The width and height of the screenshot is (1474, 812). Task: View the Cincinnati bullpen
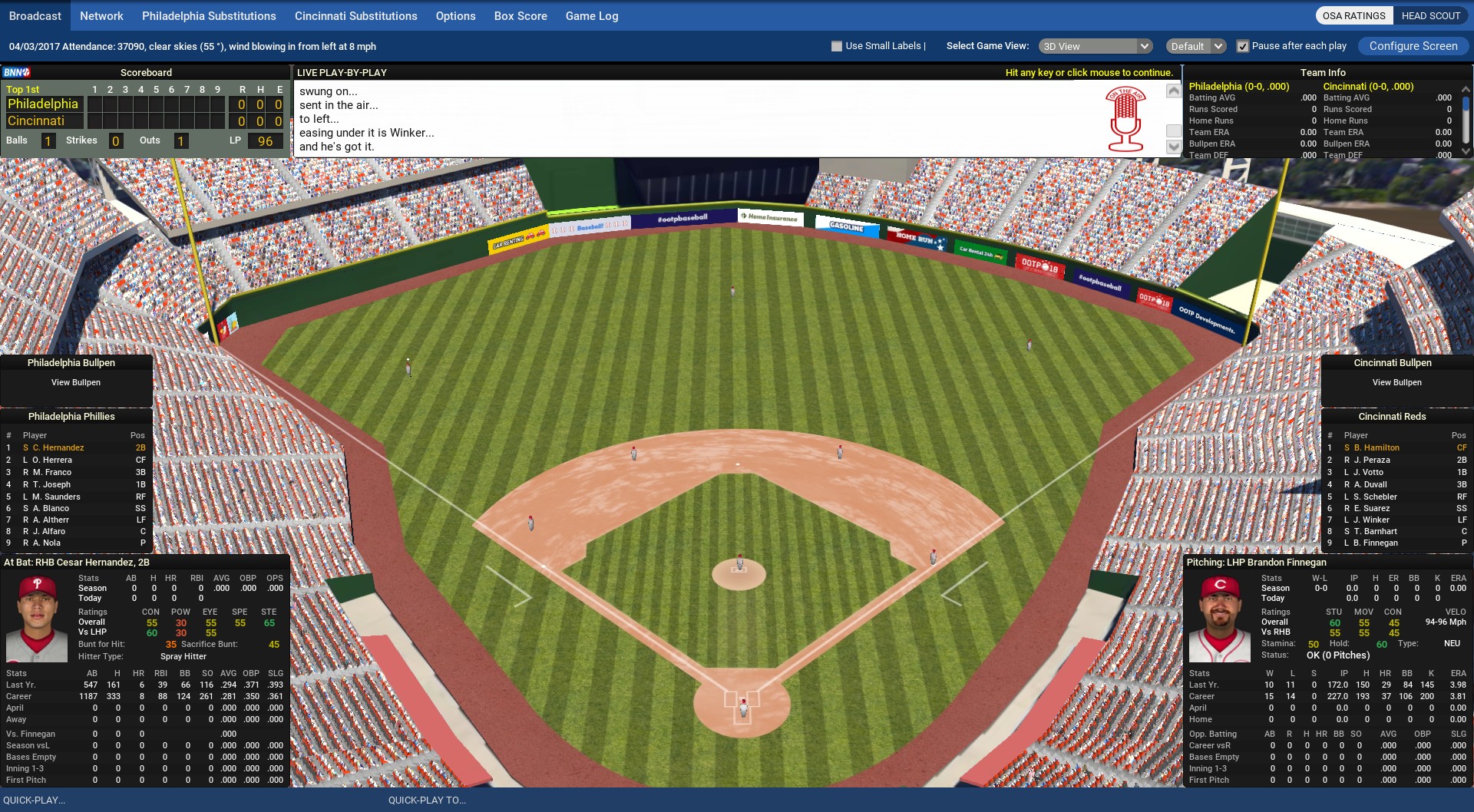click(1396, 382)
